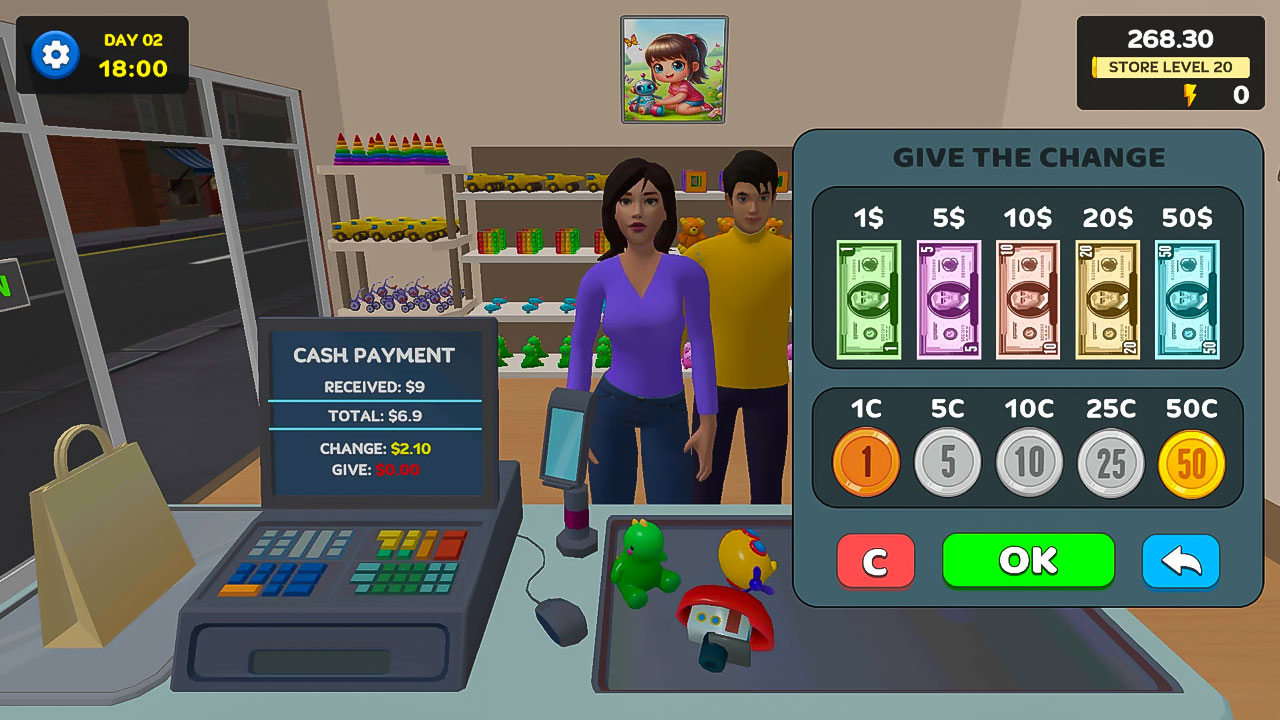Pick the 25C coin

tap(1110, 462)
